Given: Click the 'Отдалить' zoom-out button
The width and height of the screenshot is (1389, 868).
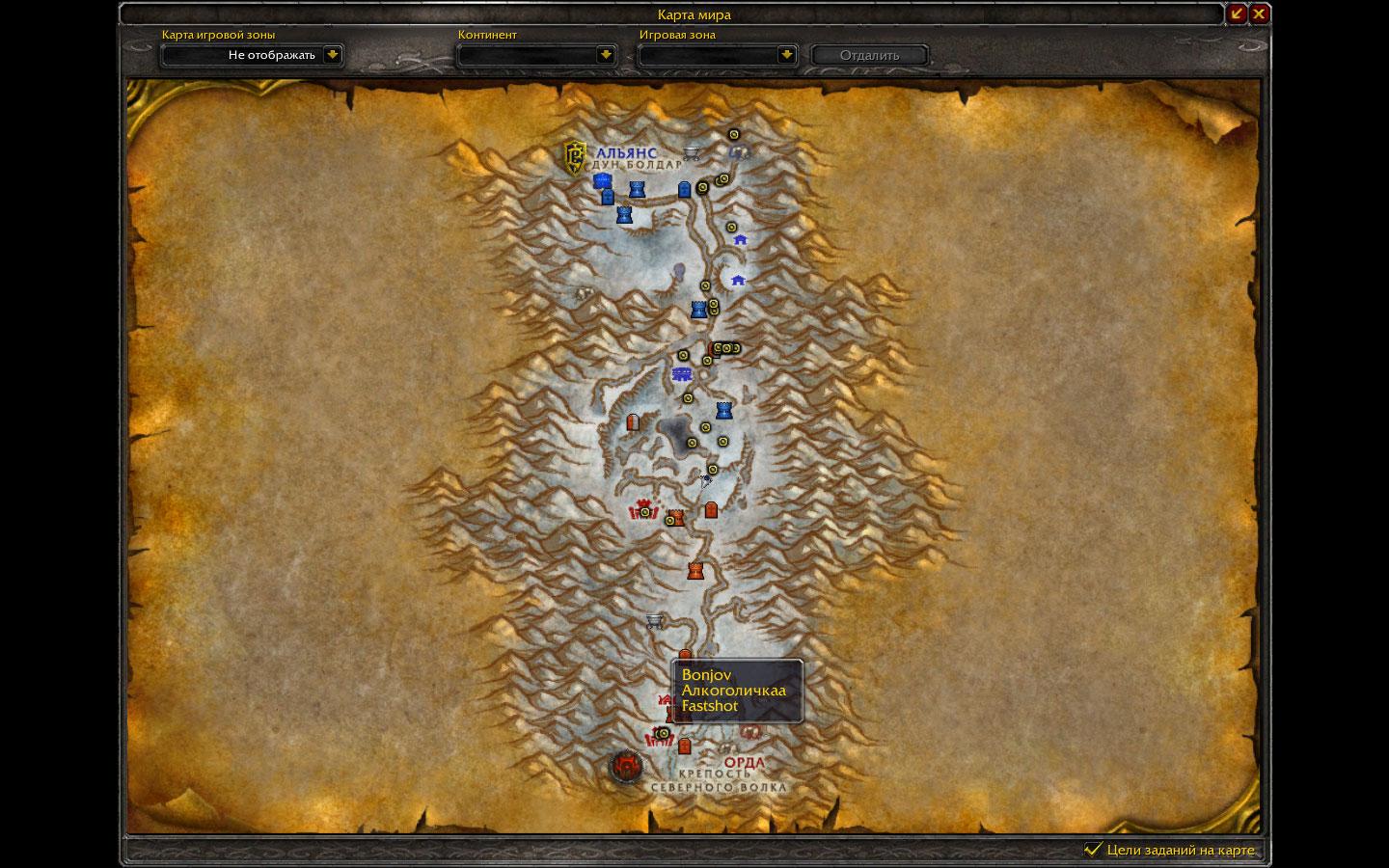Looking at the screenshot, I should 869,55.
